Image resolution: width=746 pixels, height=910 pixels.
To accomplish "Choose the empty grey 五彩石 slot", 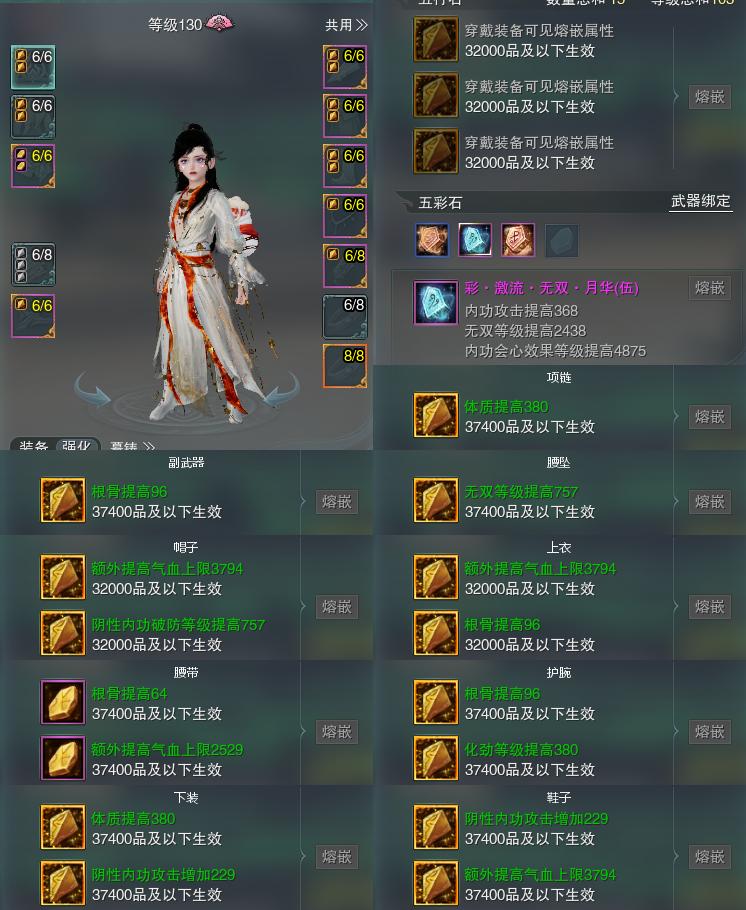I will 562,240.
